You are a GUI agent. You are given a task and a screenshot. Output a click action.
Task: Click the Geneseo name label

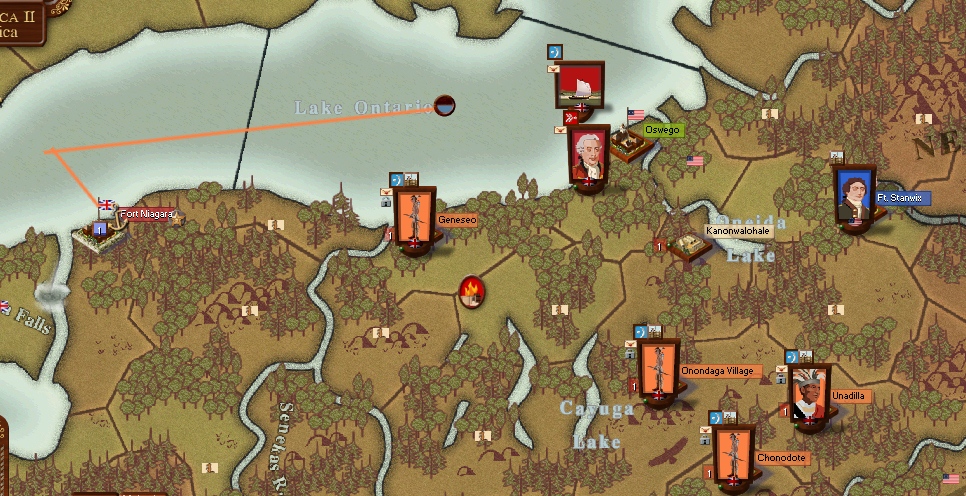pos(457,219)
